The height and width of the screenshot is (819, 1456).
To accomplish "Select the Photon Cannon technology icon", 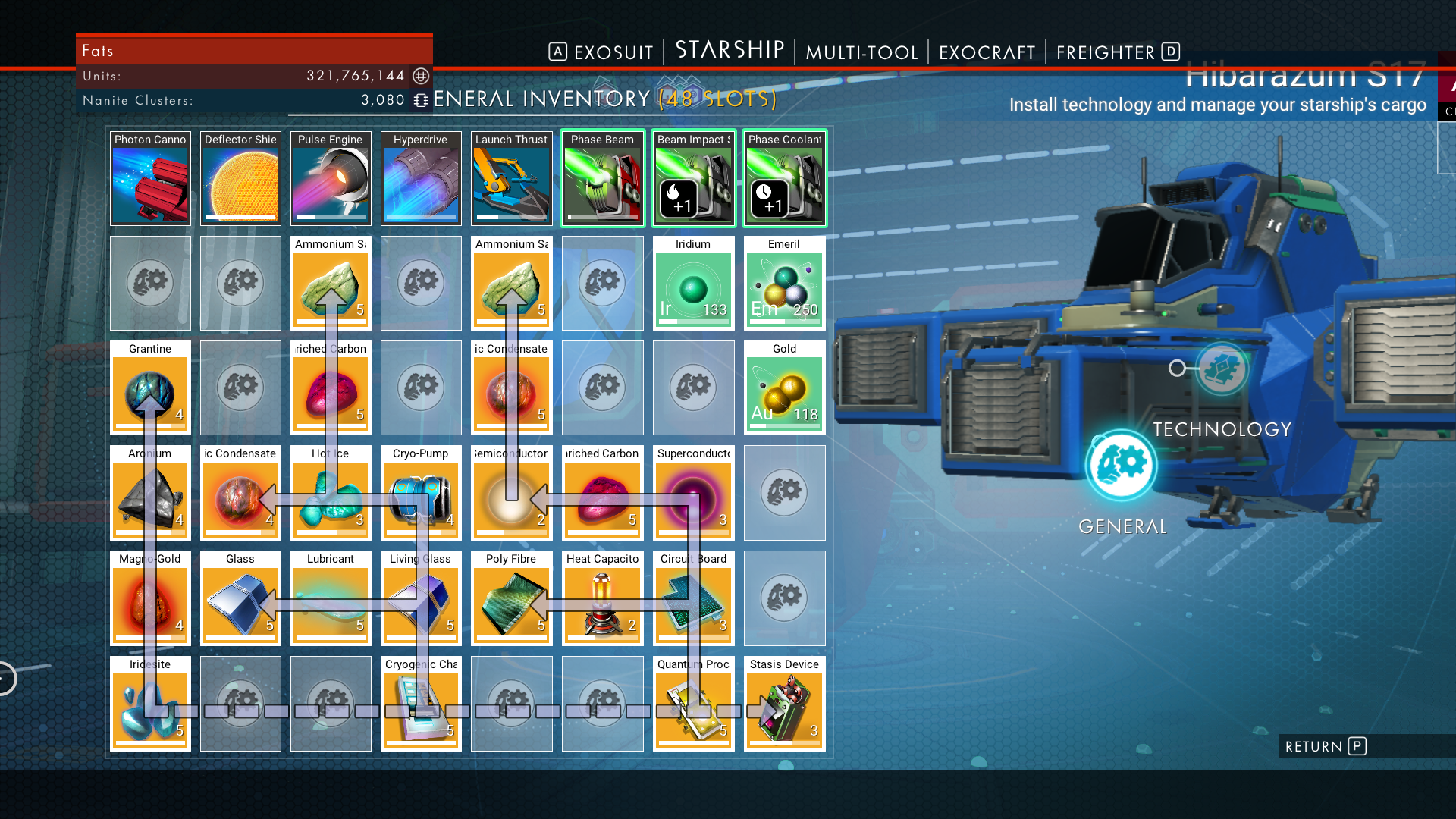I will click(150, 178).
